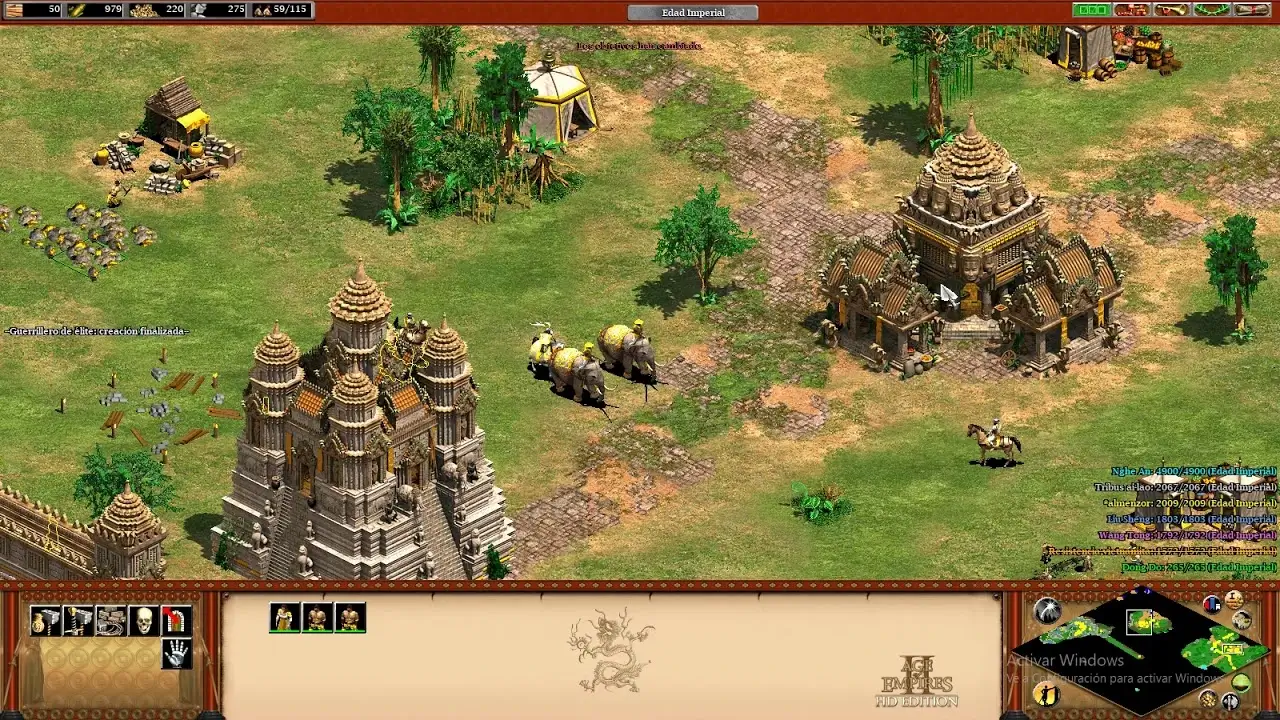The height and width of the screenshot is (720, 1280).
Task: Click the hand stop command icon
Action: point(176,652)
